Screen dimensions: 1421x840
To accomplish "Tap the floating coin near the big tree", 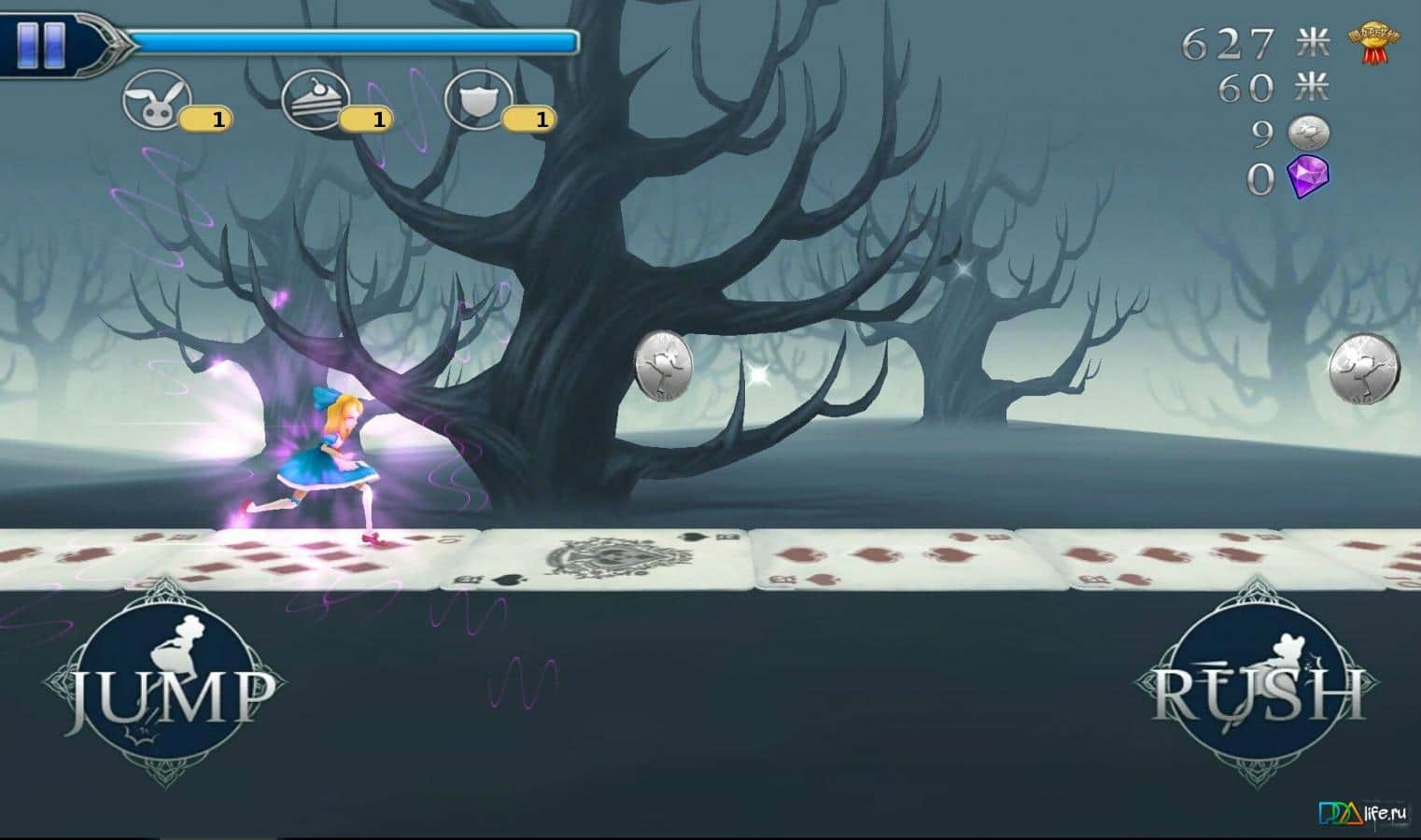I will (x=665, y=366).
